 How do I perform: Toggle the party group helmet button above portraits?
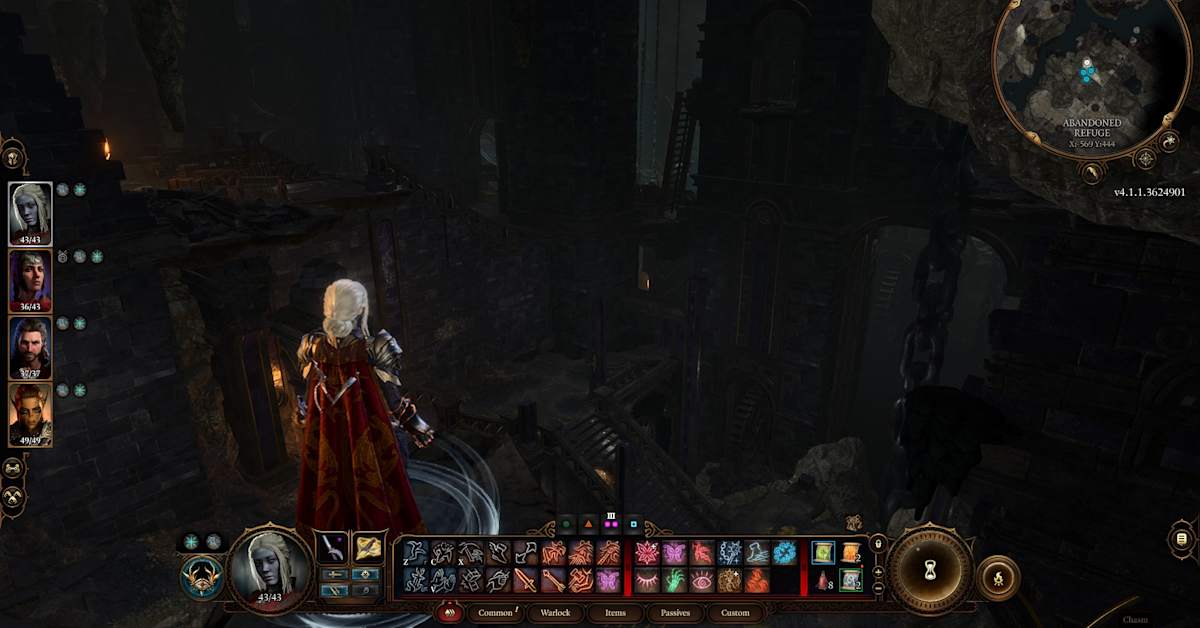pyautogui.click(x=13, y=157)
